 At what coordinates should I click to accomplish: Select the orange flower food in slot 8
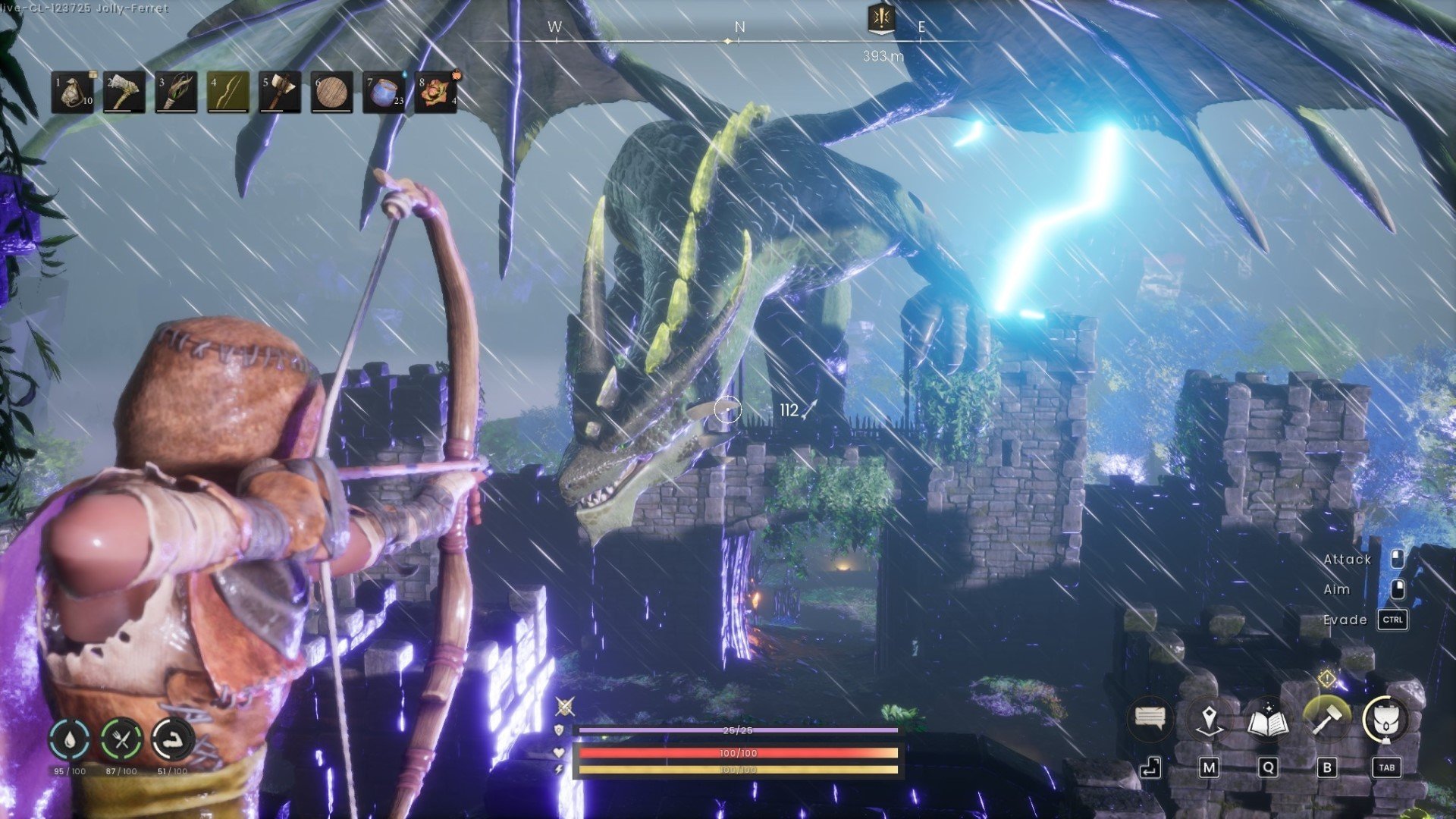435,93
